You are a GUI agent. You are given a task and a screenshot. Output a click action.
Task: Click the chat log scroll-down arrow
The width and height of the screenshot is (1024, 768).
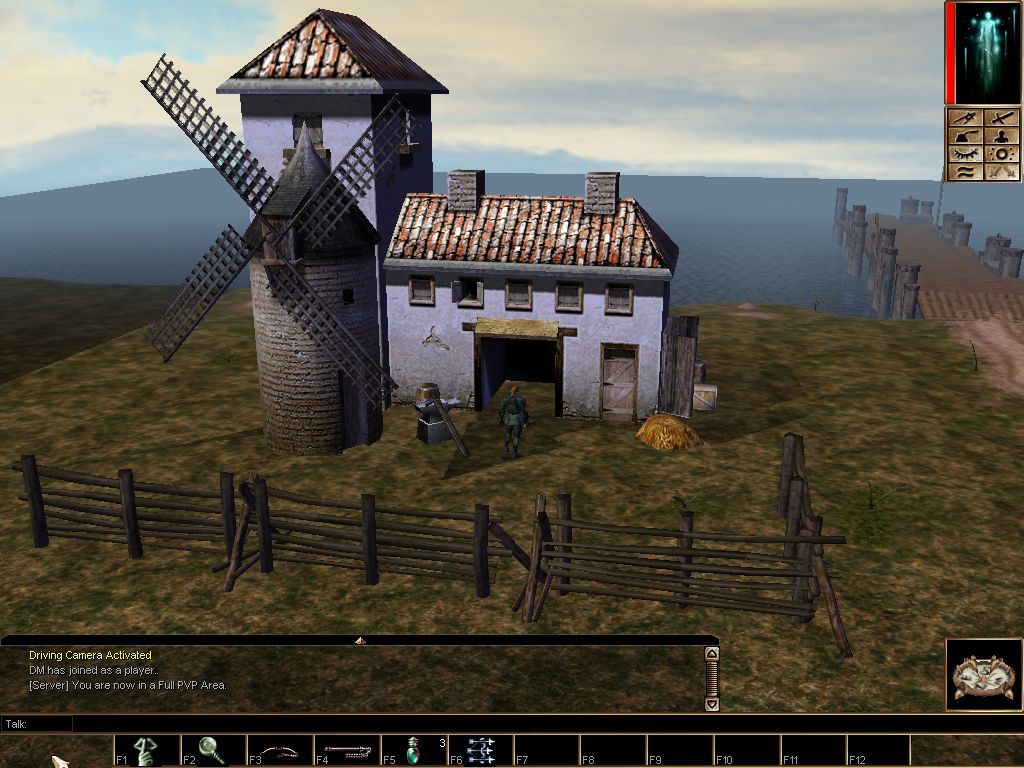pos(711,704)
